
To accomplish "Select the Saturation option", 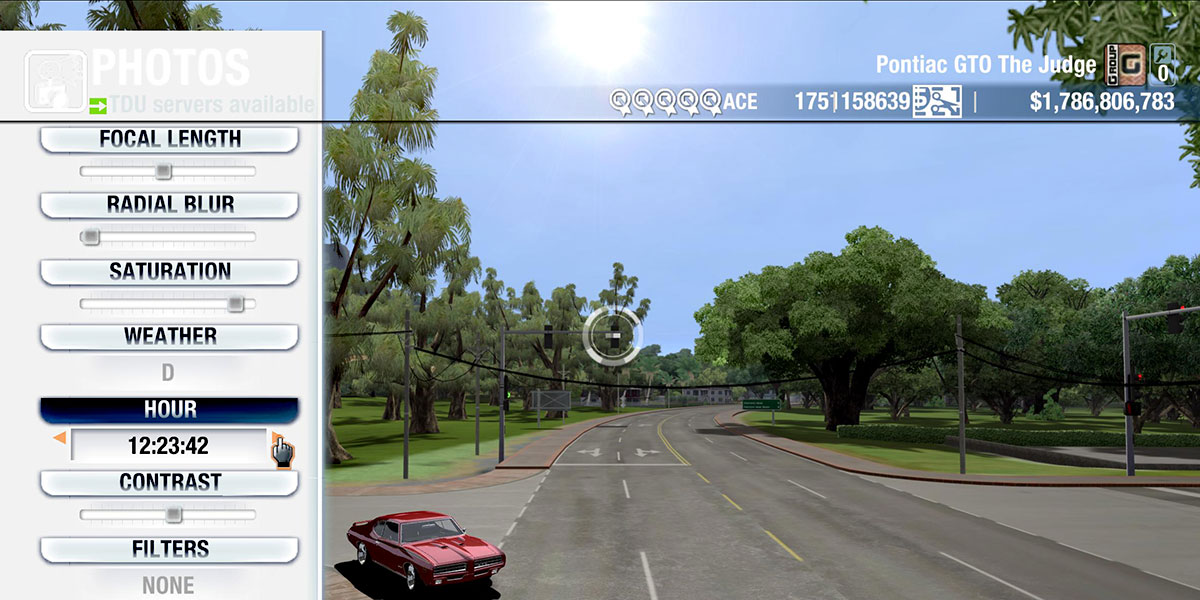I will (x=169, y=272).
